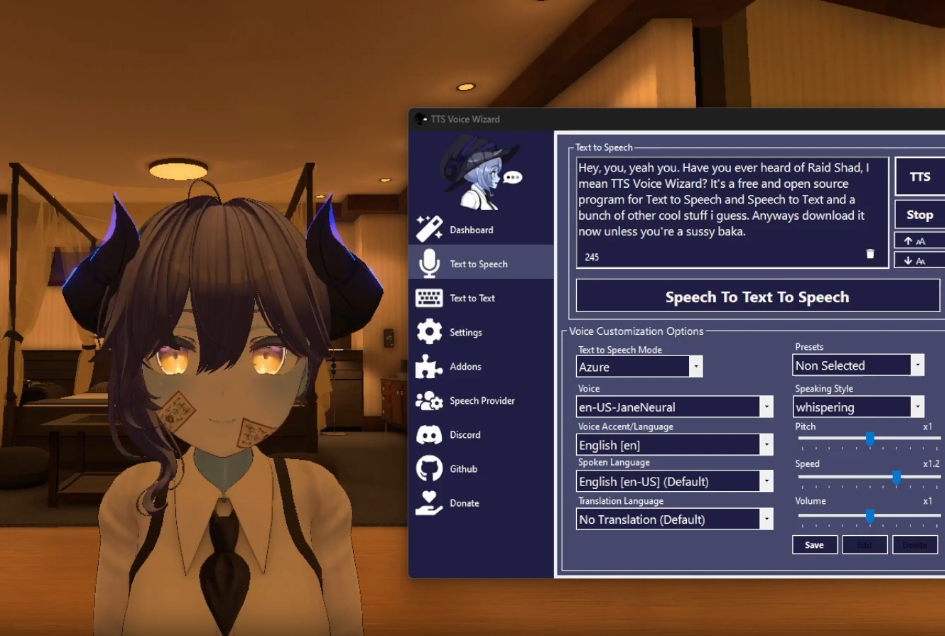Image resolution: width=945 pixels, height=636 pixels.
Task: Select Text to Speech in the sidebar
Action: coord(478,264)
